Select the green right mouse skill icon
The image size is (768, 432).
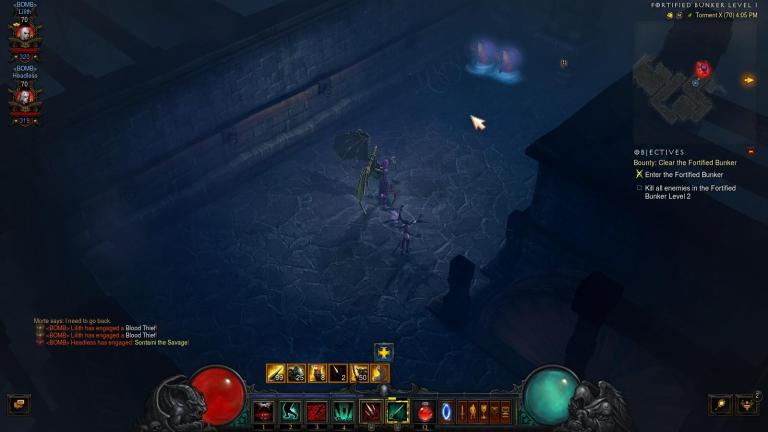pos(398,411)
